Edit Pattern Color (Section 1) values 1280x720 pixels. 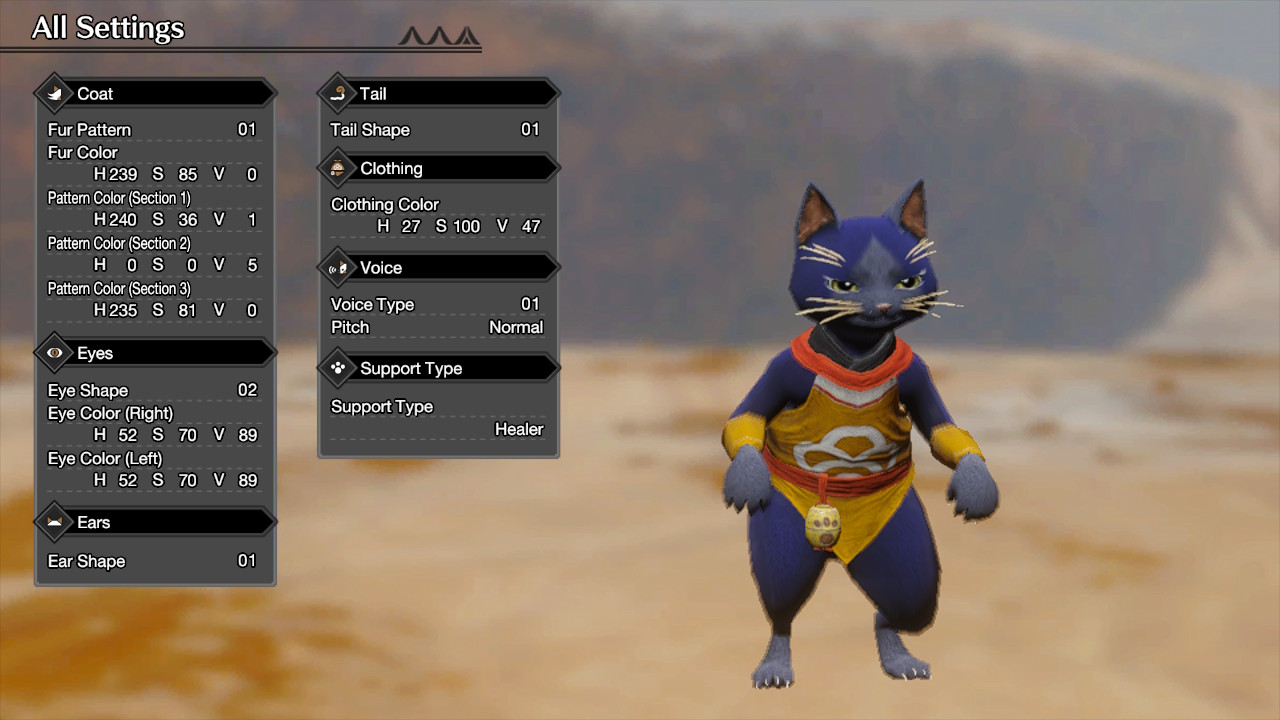point(175,220)
